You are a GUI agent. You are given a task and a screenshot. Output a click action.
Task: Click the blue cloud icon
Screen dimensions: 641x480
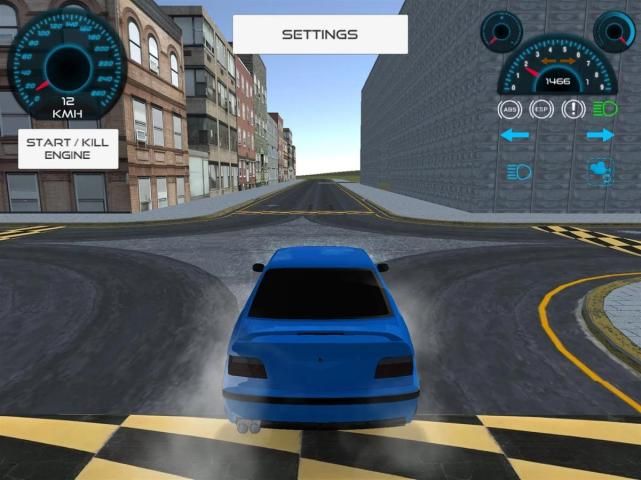tap(599, 172)
